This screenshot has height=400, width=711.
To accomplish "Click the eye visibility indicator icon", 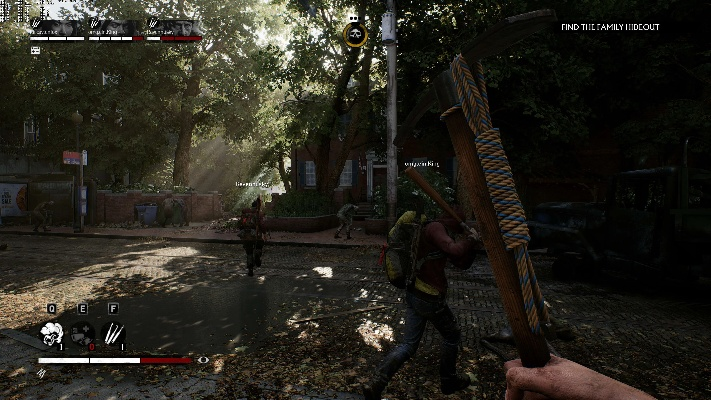I will [204, 359].
